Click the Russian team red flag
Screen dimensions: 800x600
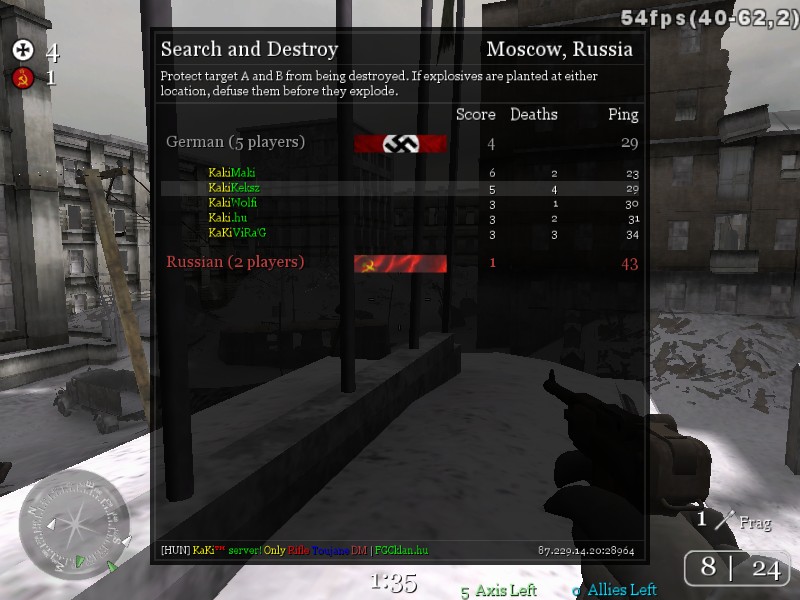tap(400, 263)
